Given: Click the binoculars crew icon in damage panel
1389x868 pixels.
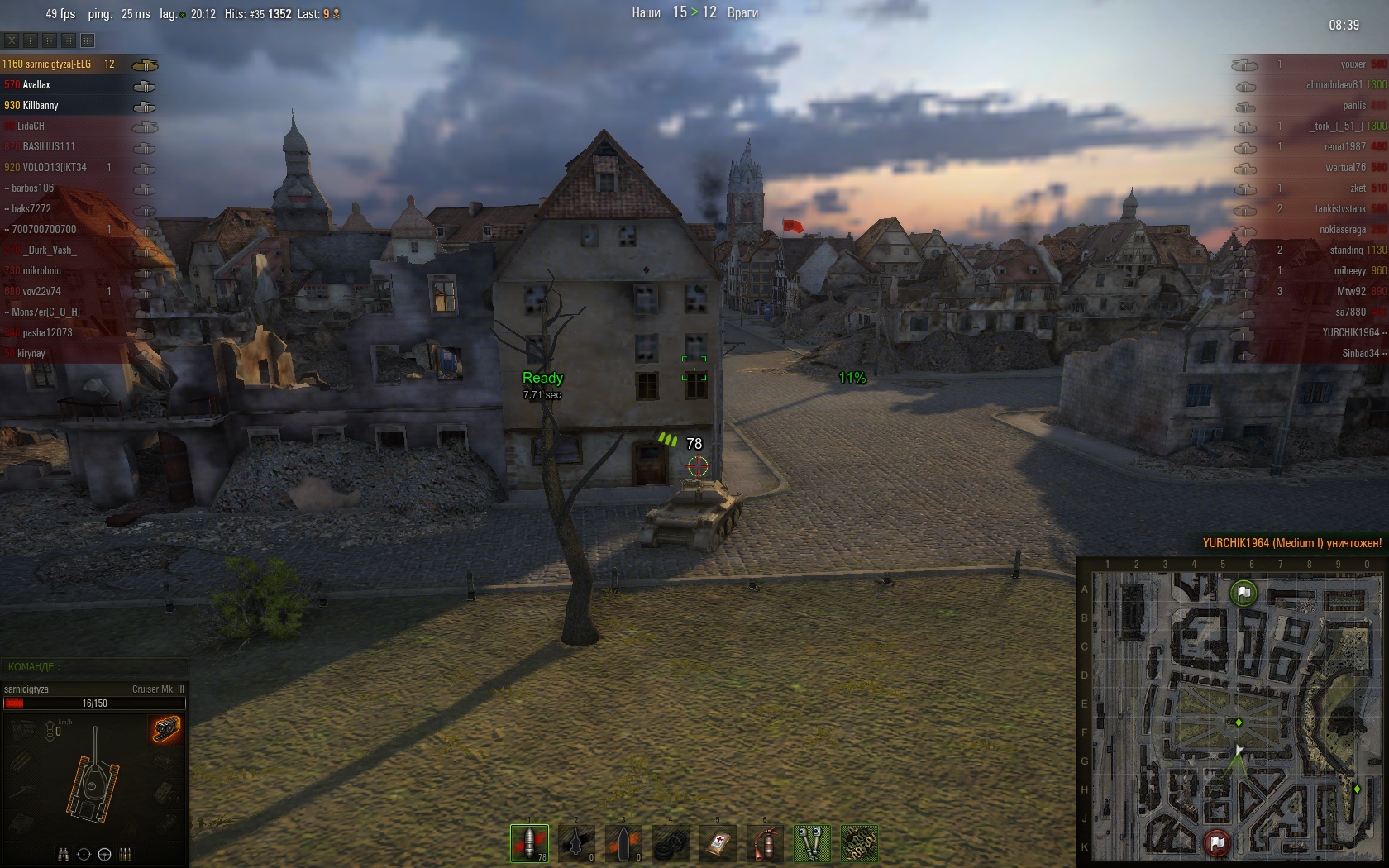Looking at the screenshot, I should (x=63, y=855).
